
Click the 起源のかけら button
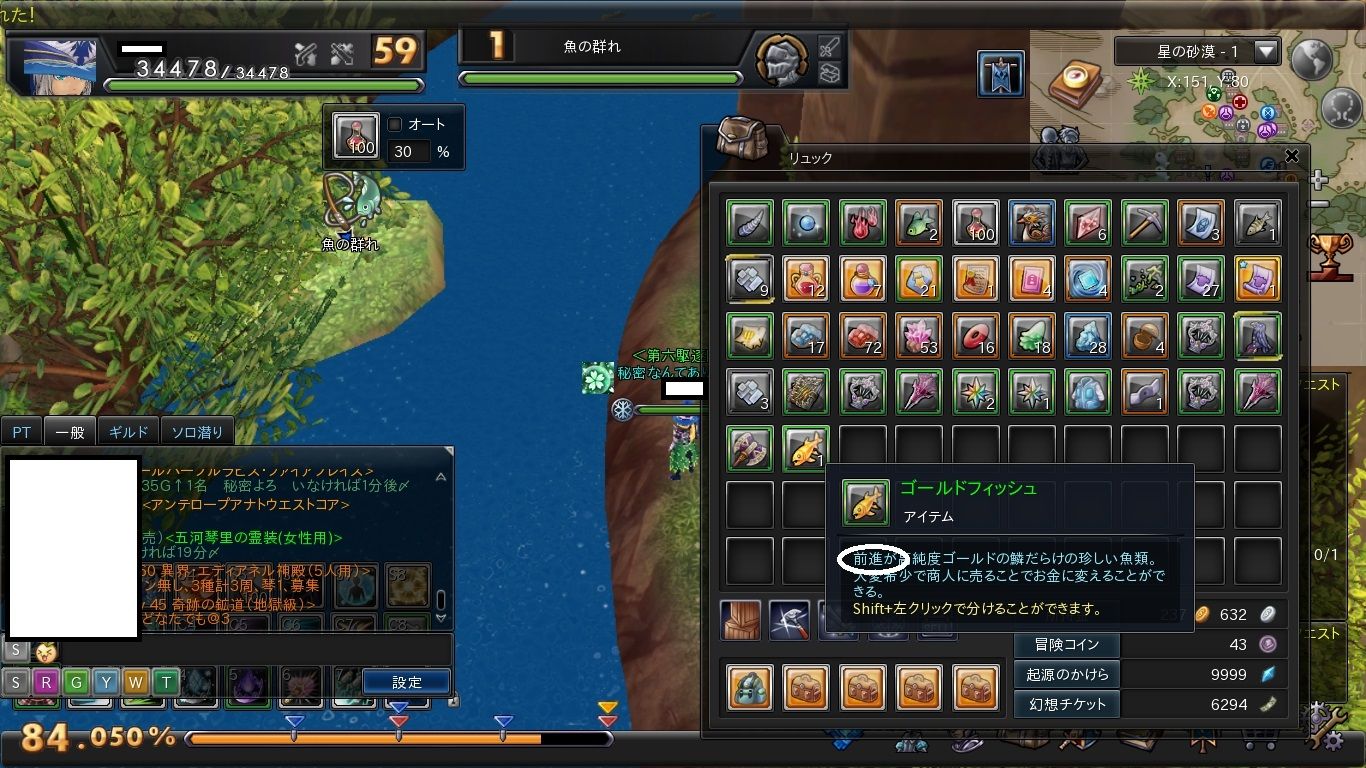[x=1067, y=674]
